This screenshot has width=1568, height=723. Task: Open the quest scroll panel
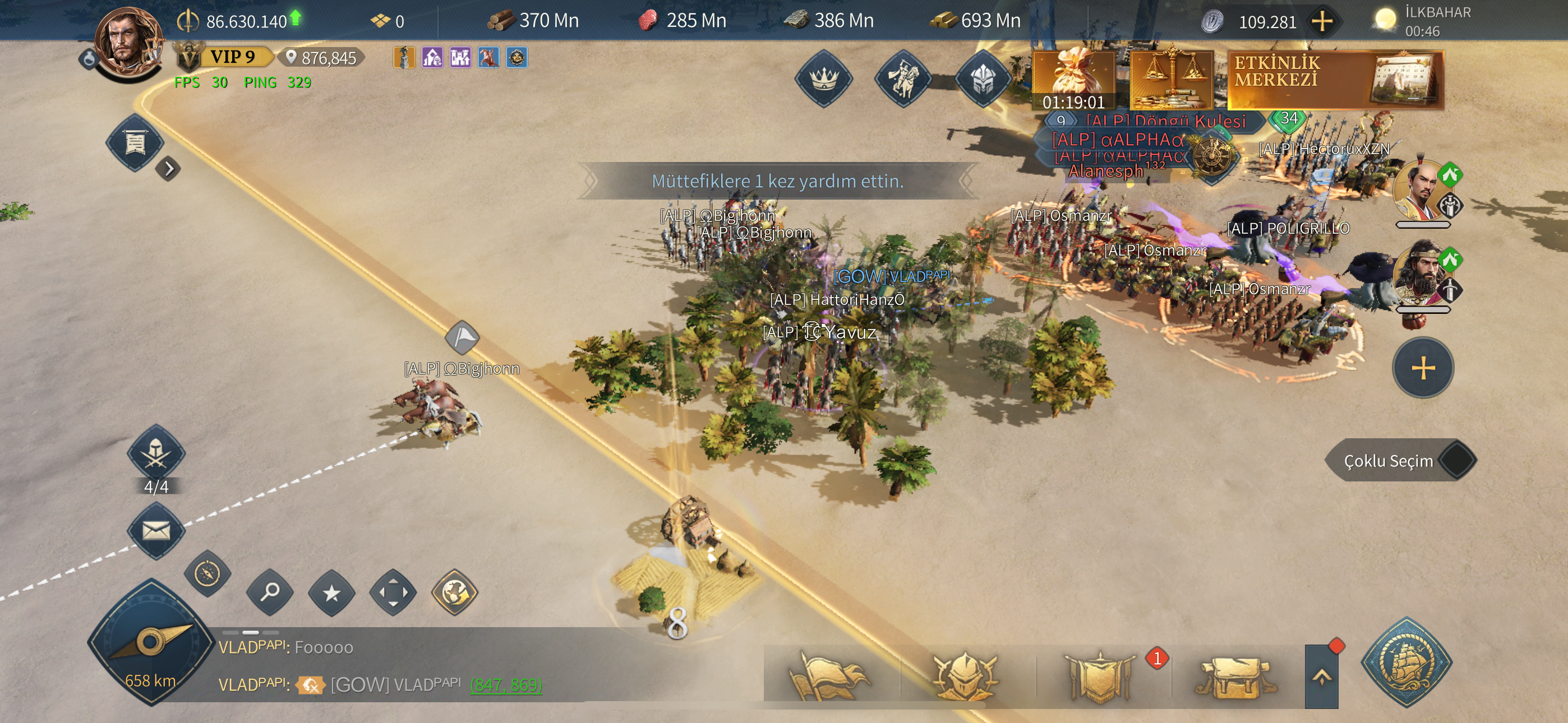pyautogui.click(x=135, y=143)
